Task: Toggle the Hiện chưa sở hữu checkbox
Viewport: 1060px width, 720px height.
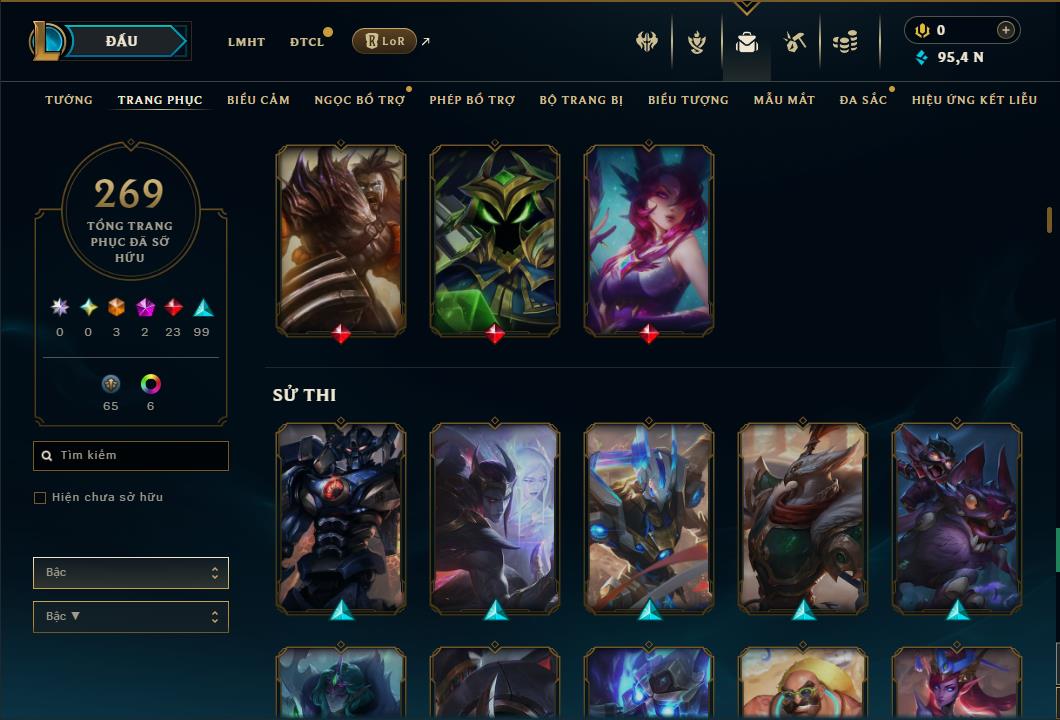Action: tap(40, 498)
